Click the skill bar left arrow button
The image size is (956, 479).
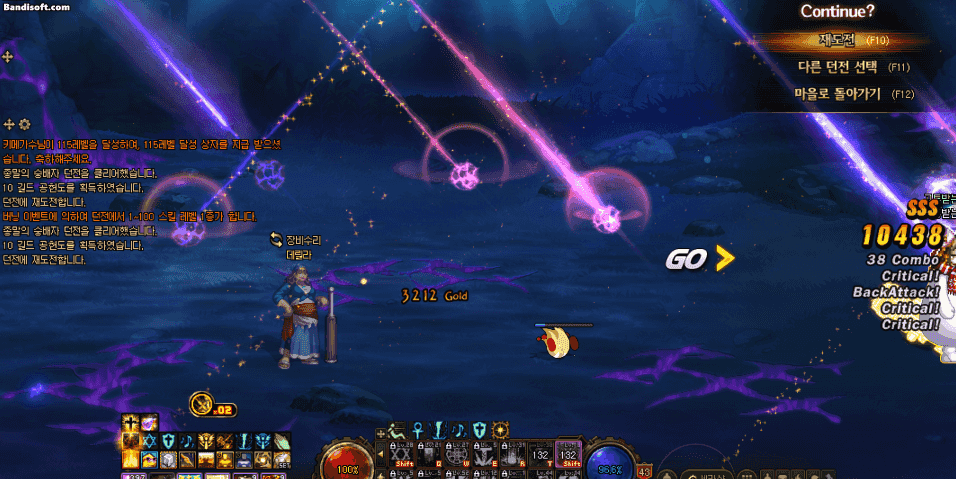[x=380, y=454]
